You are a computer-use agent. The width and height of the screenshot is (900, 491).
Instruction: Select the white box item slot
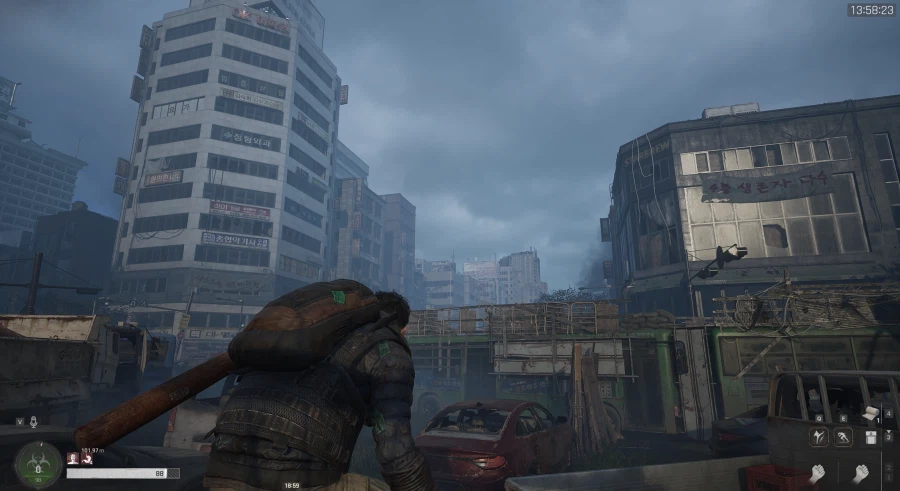point(871,437)
